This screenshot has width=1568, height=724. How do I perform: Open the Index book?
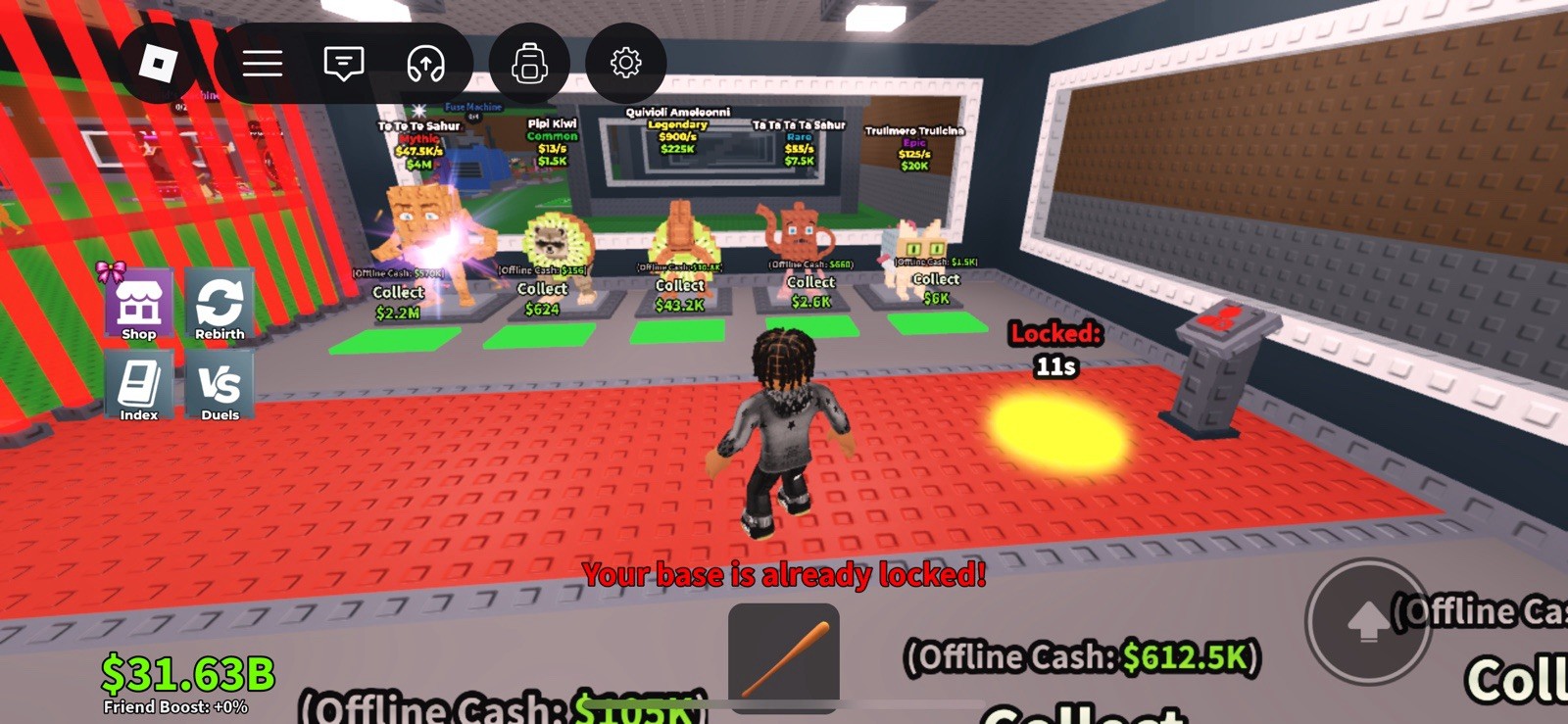point(137,385)
